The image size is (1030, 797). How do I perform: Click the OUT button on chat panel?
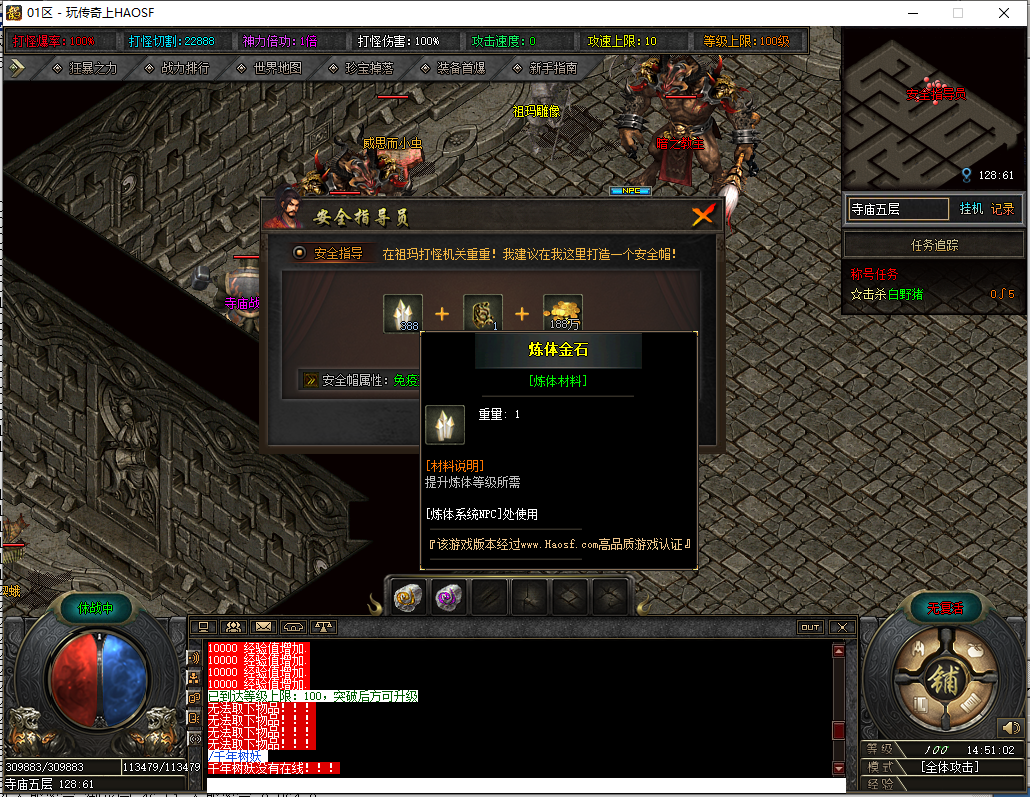tap(810, 627)
